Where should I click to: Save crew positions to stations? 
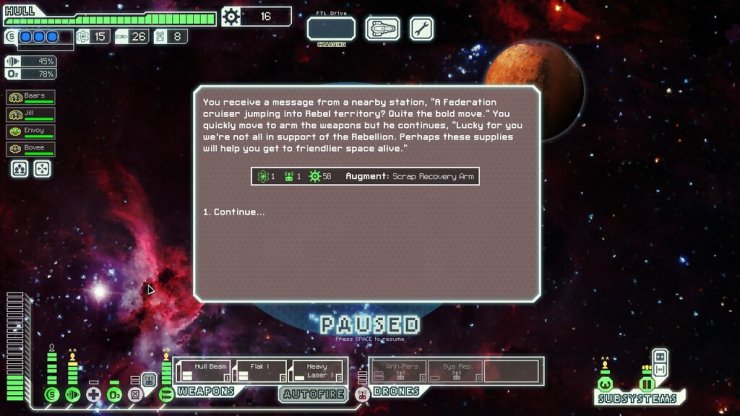[19, 169]
